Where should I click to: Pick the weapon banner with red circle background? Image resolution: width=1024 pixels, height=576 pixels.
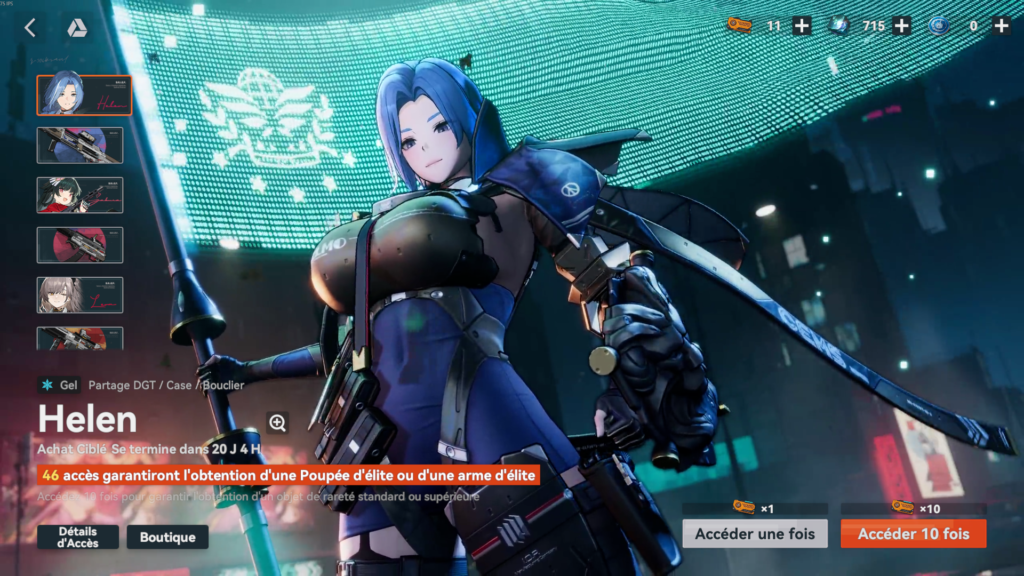tap(80, 245)
